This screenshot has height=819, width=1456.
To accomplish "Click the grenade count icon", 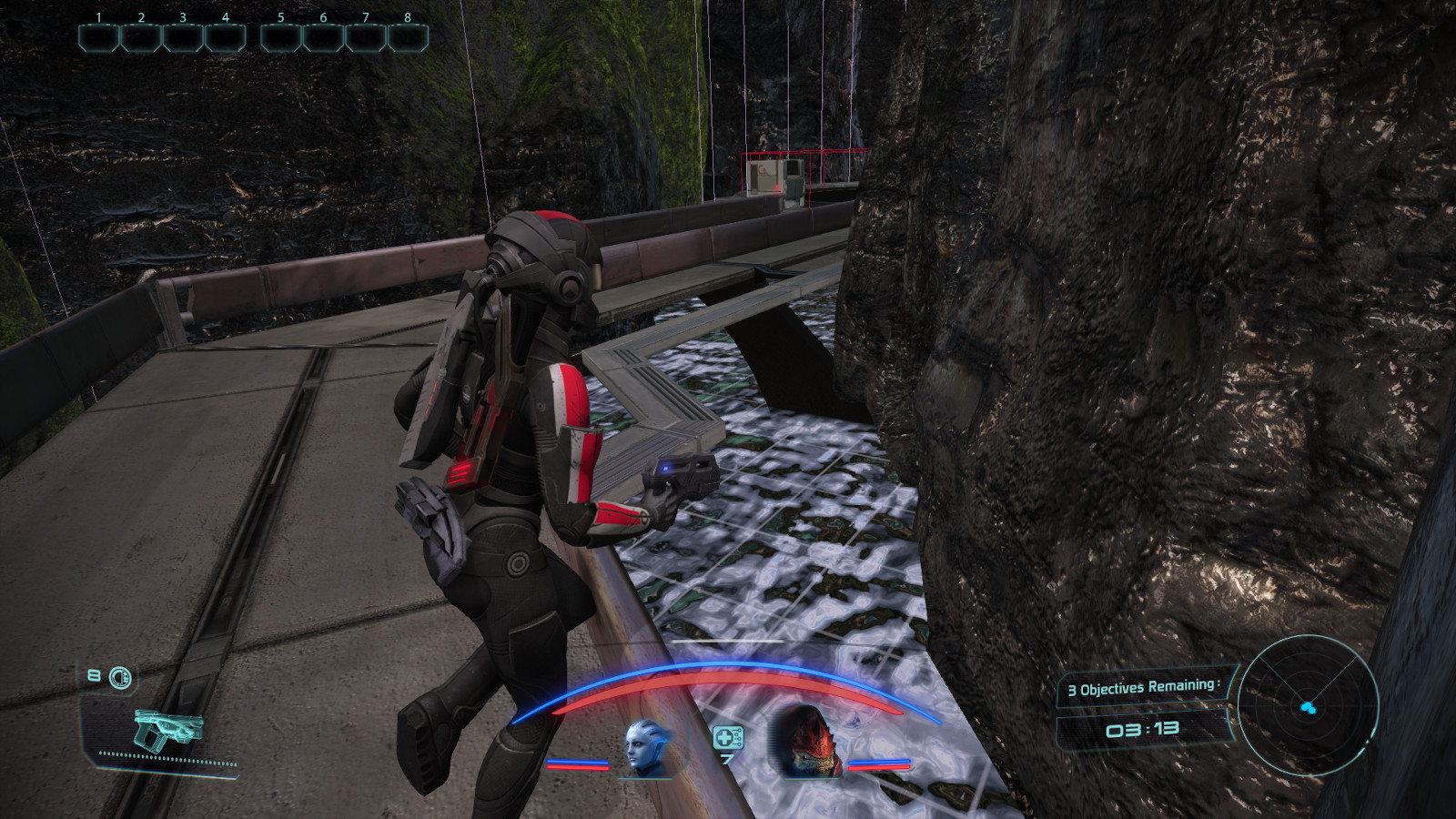I will [x=119, y=677].
